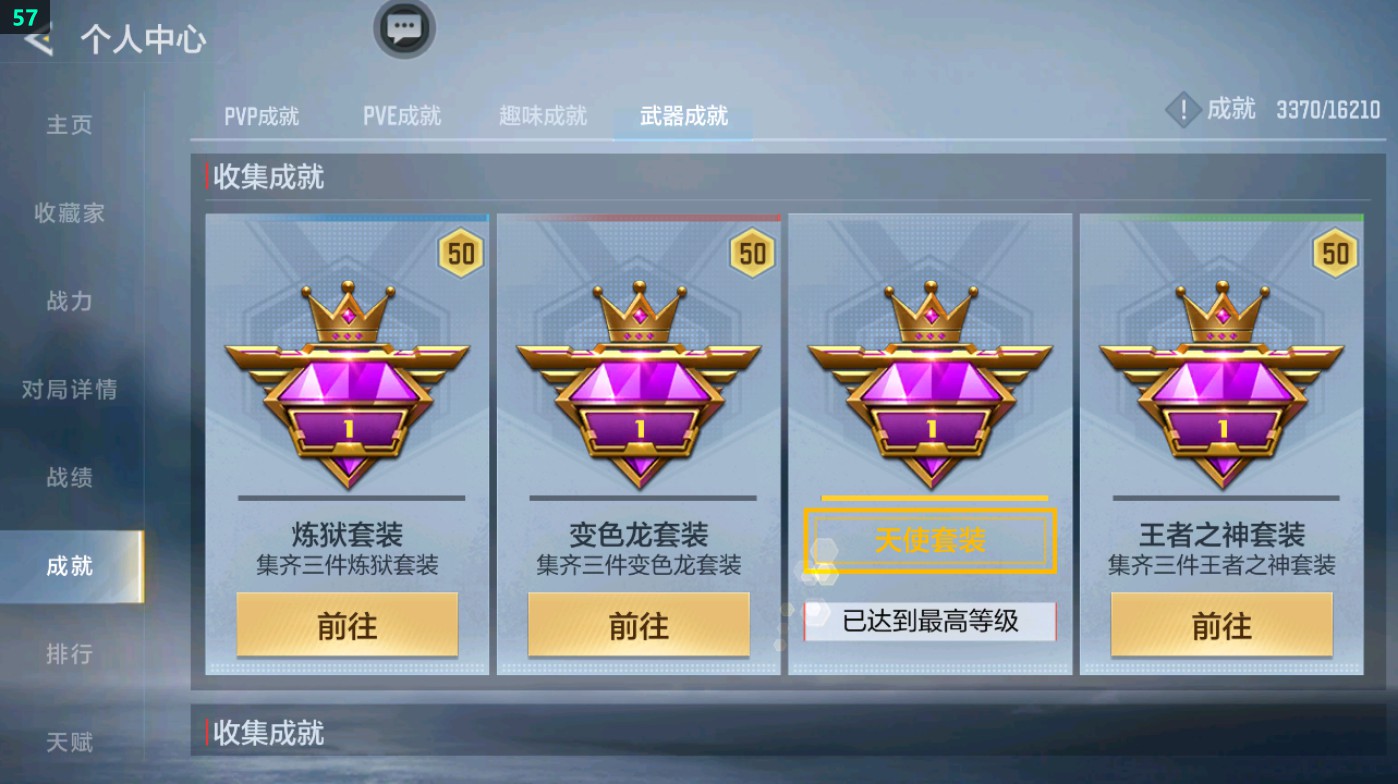
Task: Open the 趣味成就 tab
Action: 541,115
